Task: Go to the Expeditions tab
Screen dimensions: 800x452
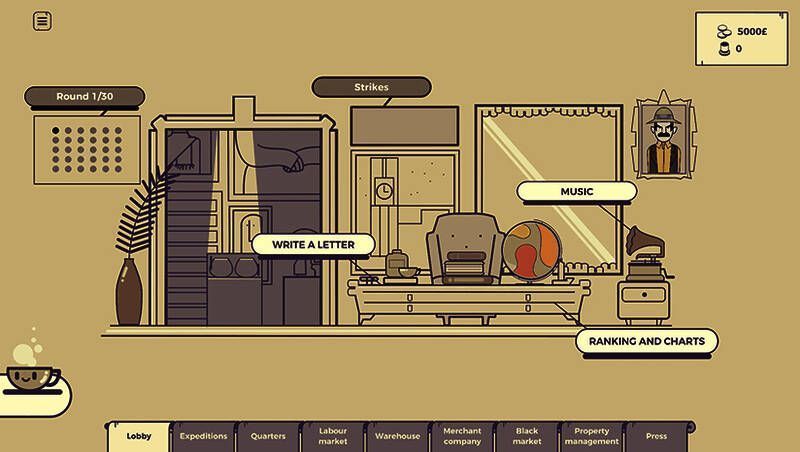Action: coord(203,436)
